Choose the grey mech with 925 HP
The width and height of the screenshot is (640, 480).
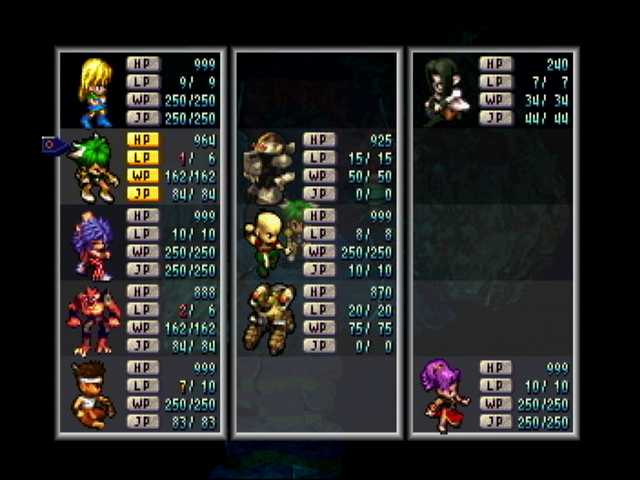270,167
